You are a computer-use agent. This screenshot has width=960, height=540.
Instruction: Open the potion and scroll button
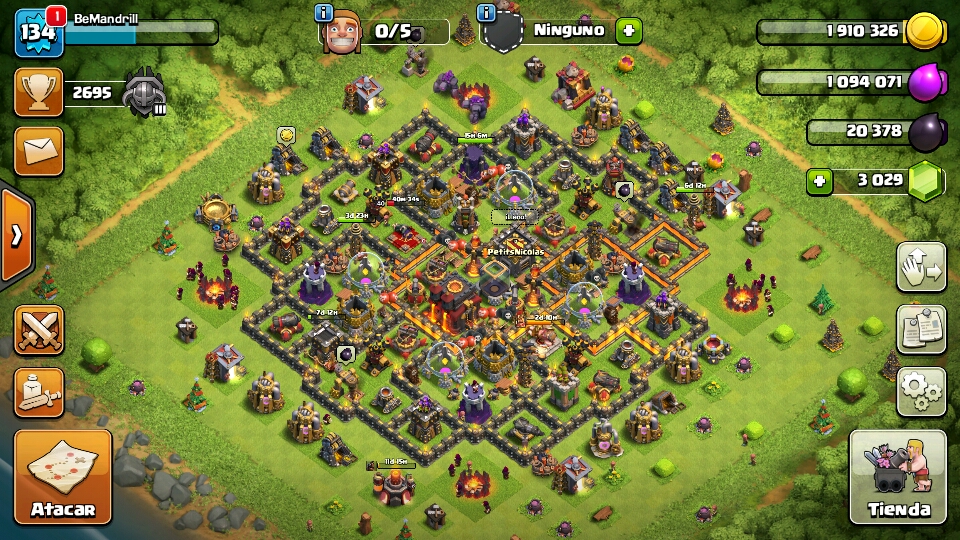click(39, 392)
